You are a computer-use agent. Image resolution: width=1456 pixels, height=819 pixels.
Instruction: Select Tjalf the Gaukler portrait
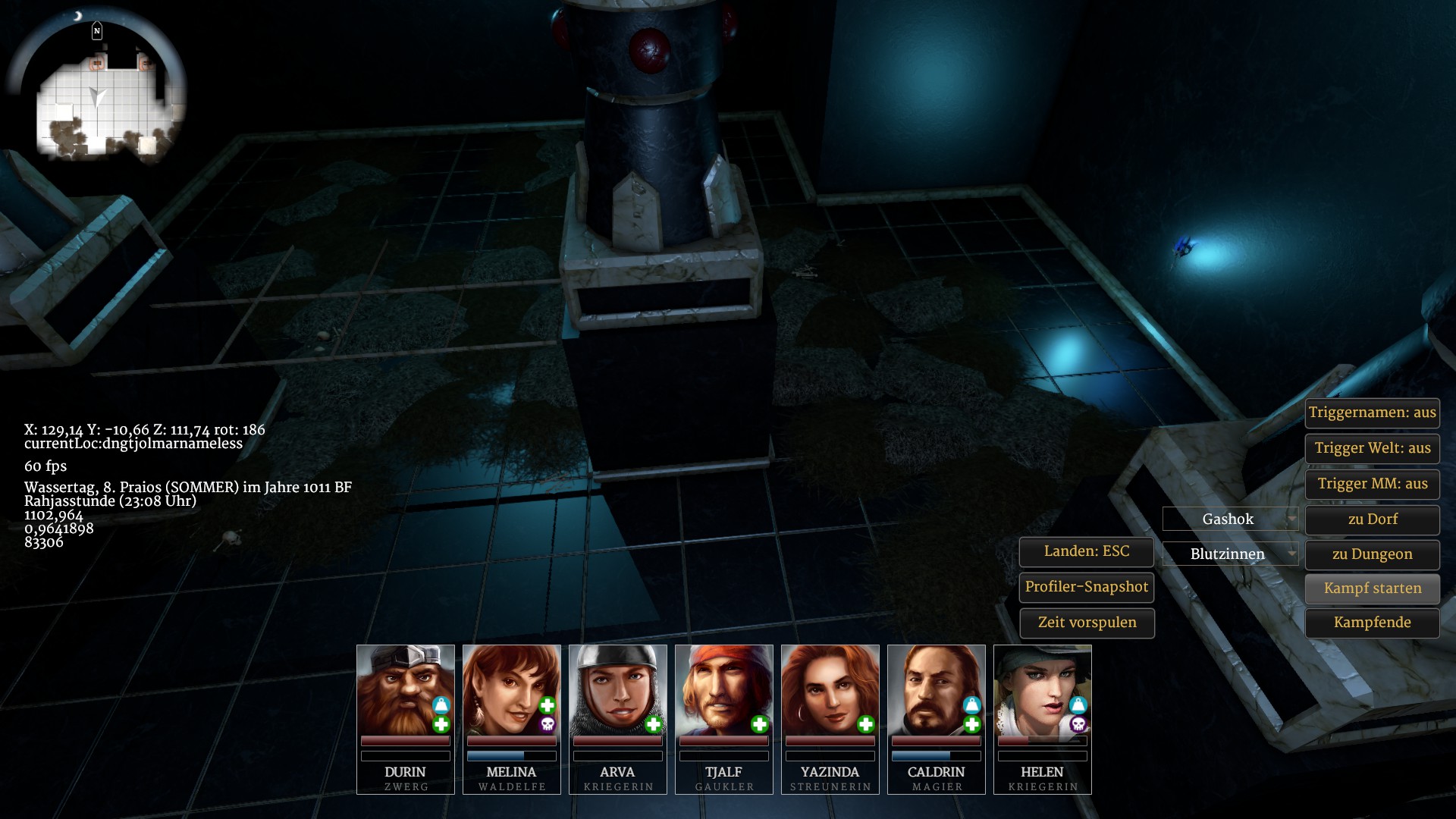coord(723,689)
